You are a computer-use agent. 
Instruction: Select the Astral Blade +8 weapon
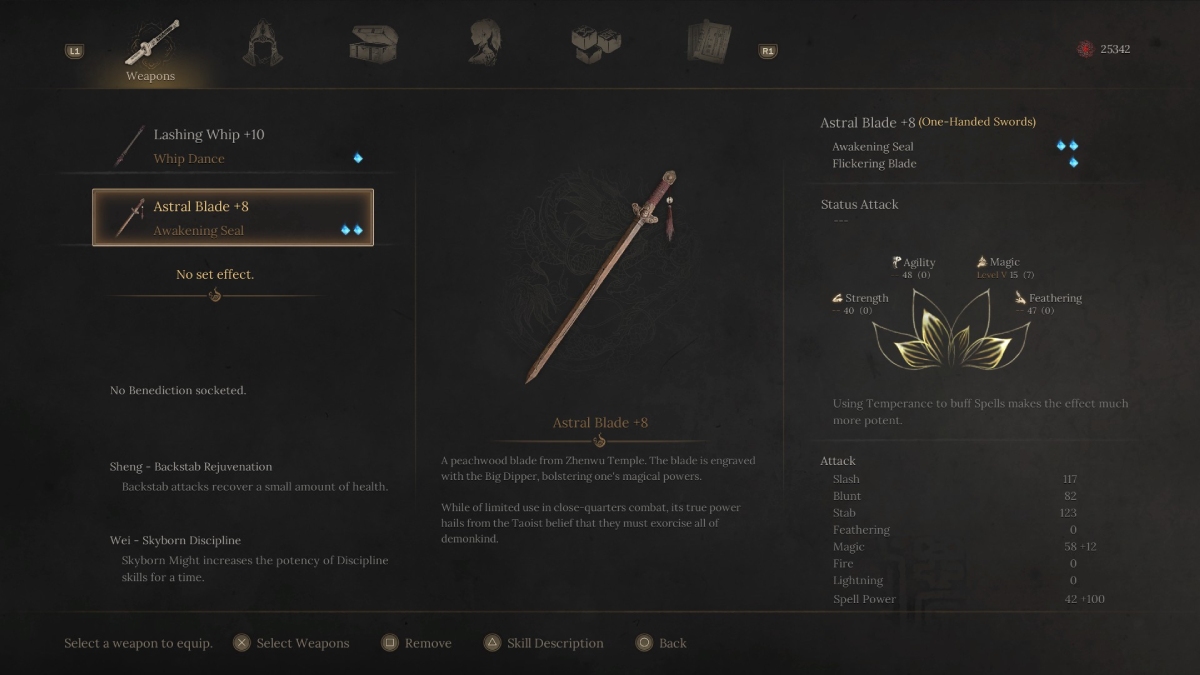(x=233, y=218)
